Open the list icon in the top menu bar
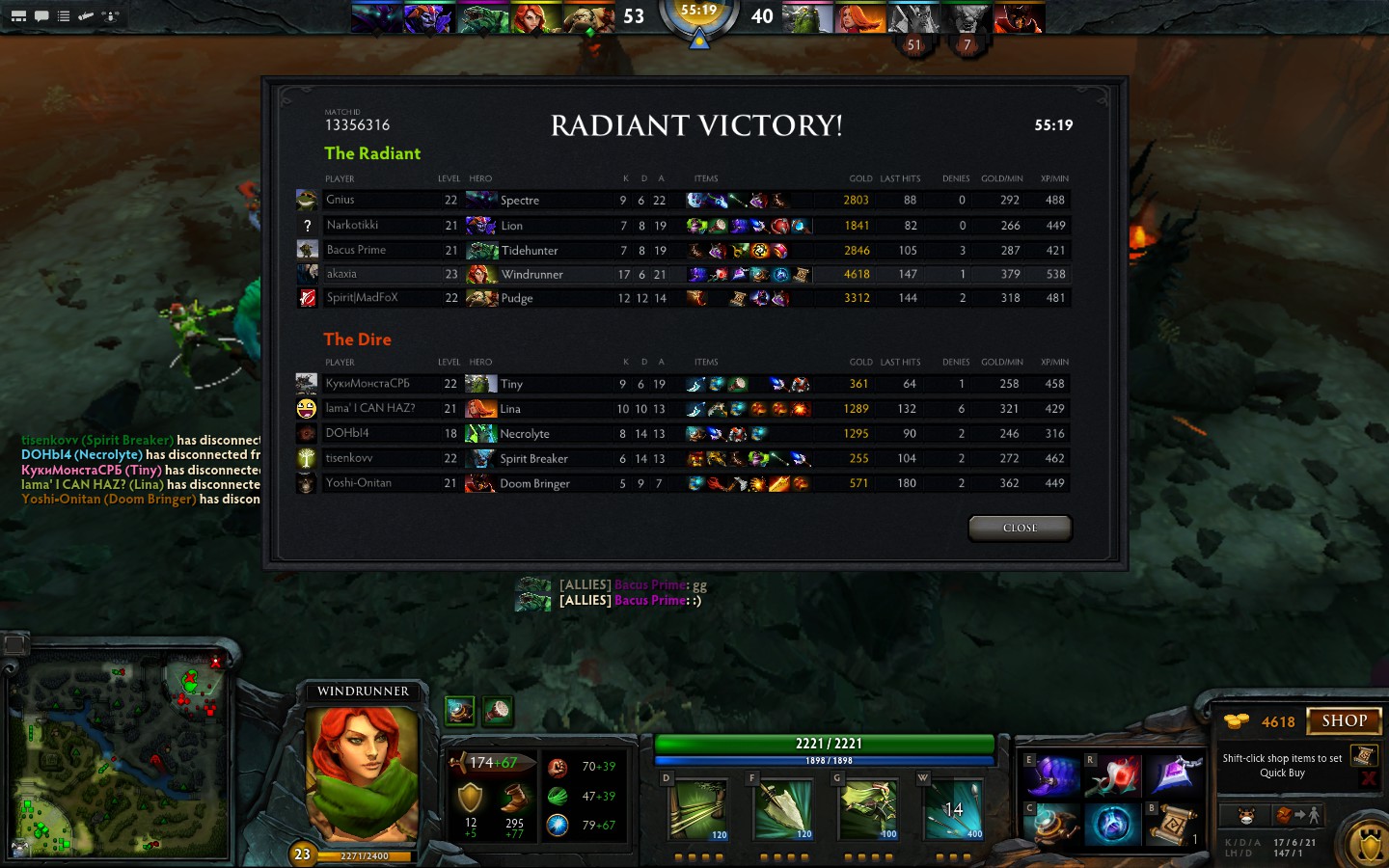1389x868 pixels. pos(64,15)
